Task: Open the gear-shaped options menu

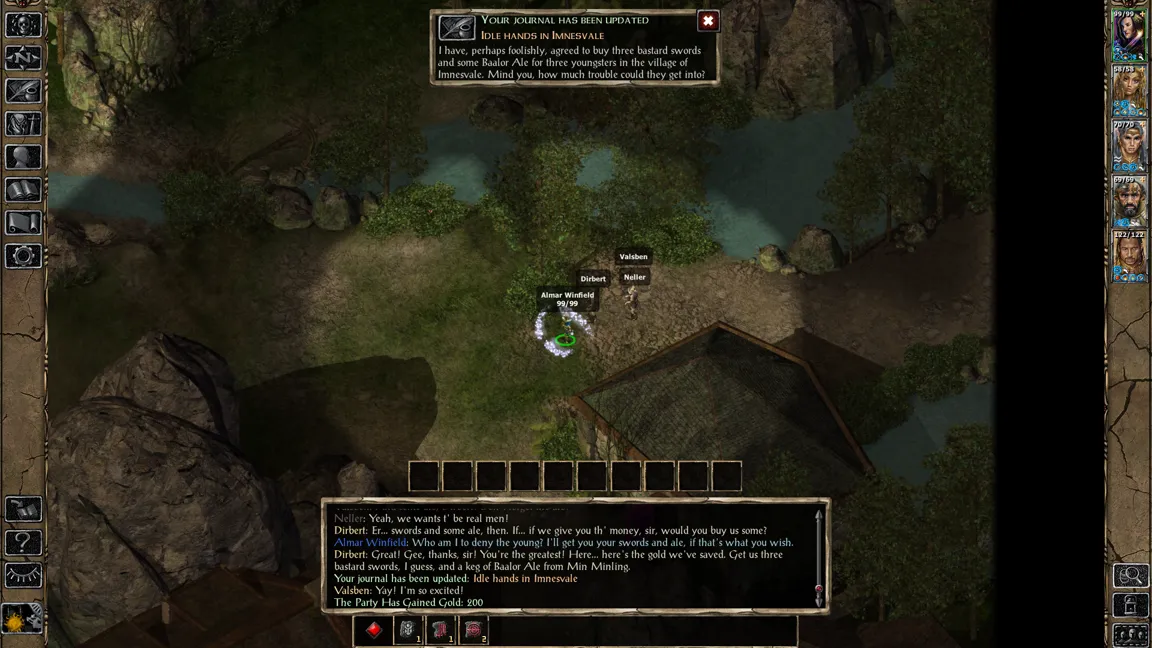Action: click(23, 256)
